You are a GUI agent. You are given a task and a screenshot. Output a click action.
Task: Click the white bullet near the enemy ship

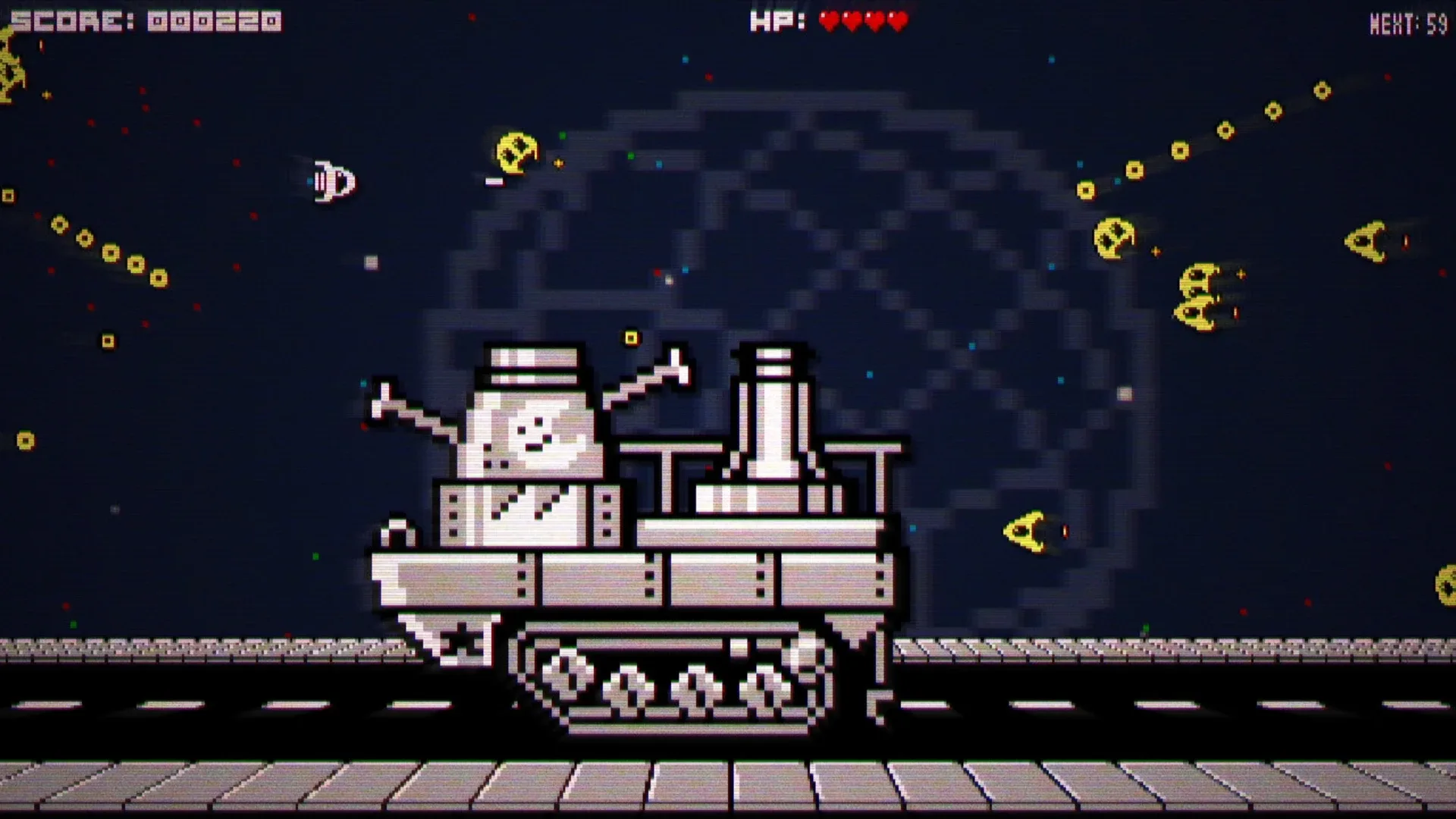point(494,182)
